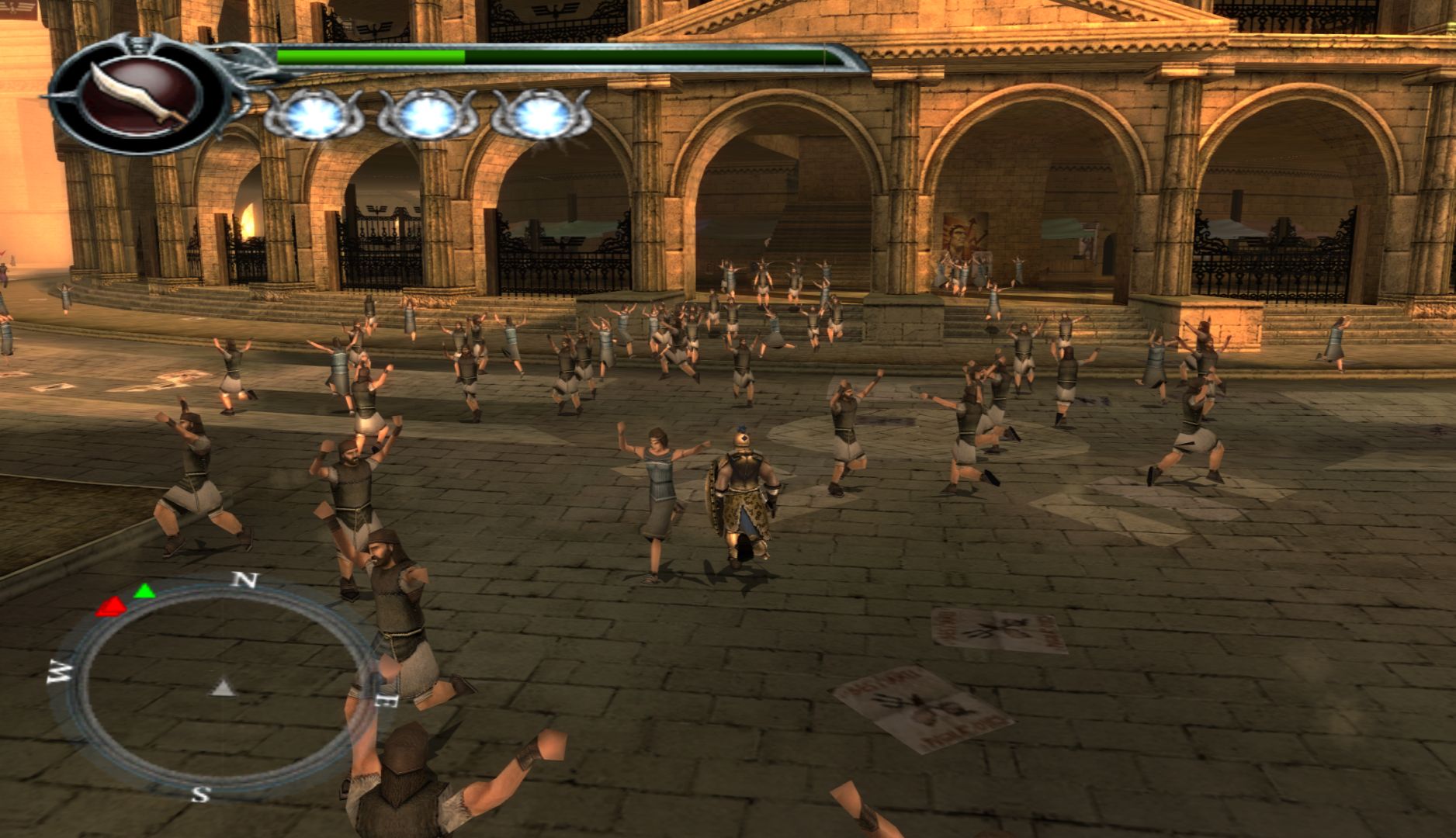This screenshot has height=838, width=1456.
Task: Click the red objective marker on compass
Action: [x=111, y=606]
